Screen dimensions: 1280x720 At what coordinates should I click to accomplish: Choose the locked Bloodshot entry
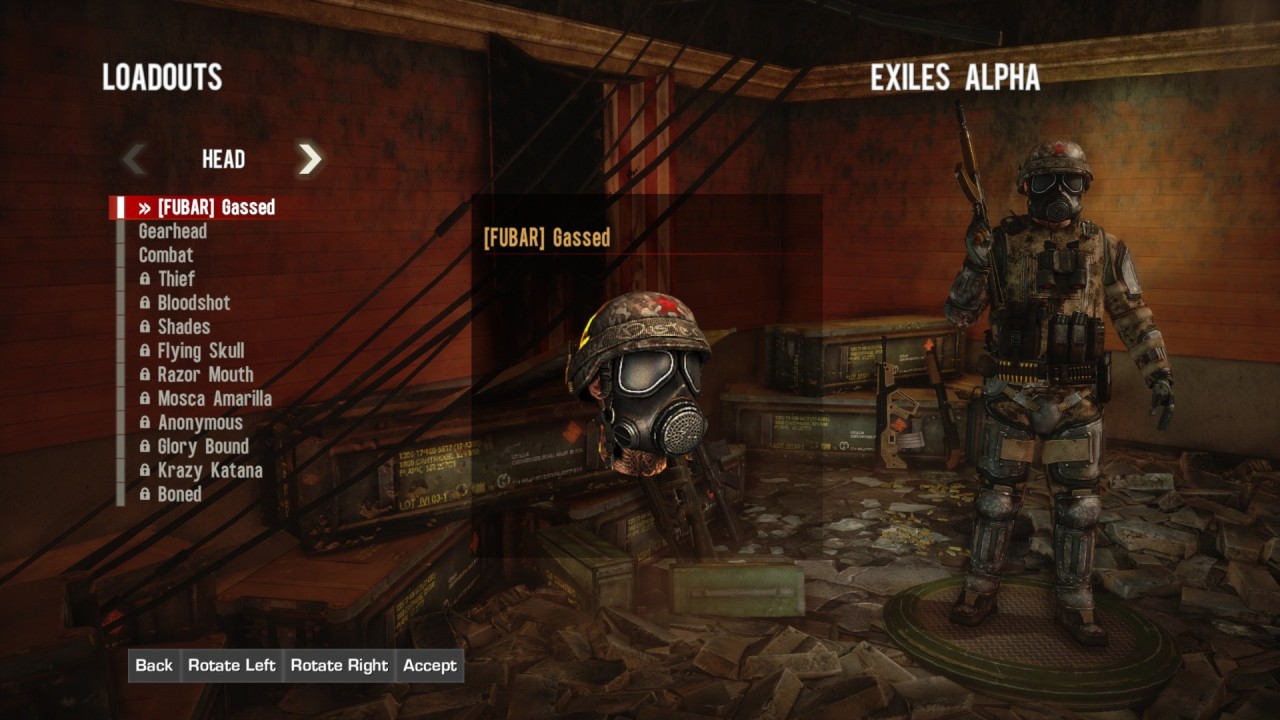pos(193,304)
